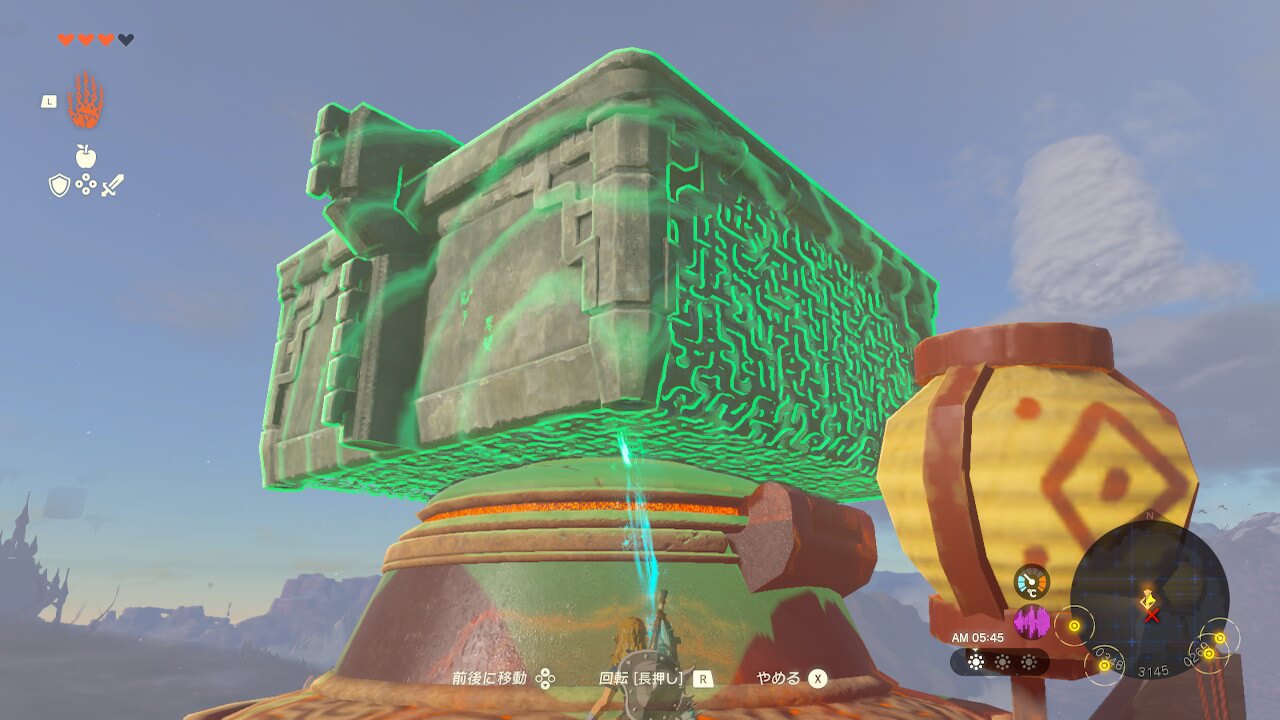The image size is (1280, 720).
Task: Open the circular minimap
Action: click(x=1149, y=600)
